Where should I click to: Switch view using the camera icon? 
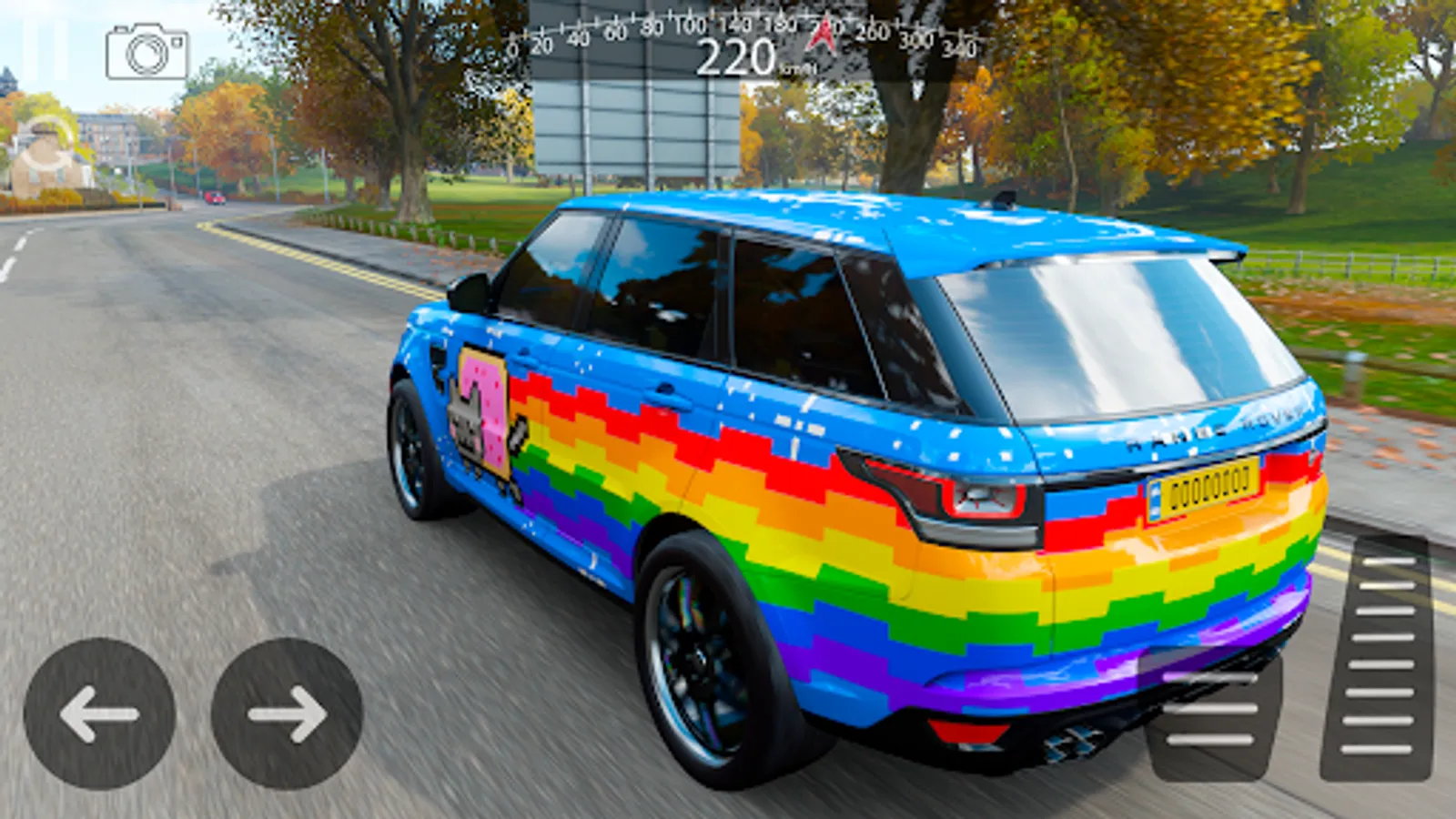pos(147,52)
